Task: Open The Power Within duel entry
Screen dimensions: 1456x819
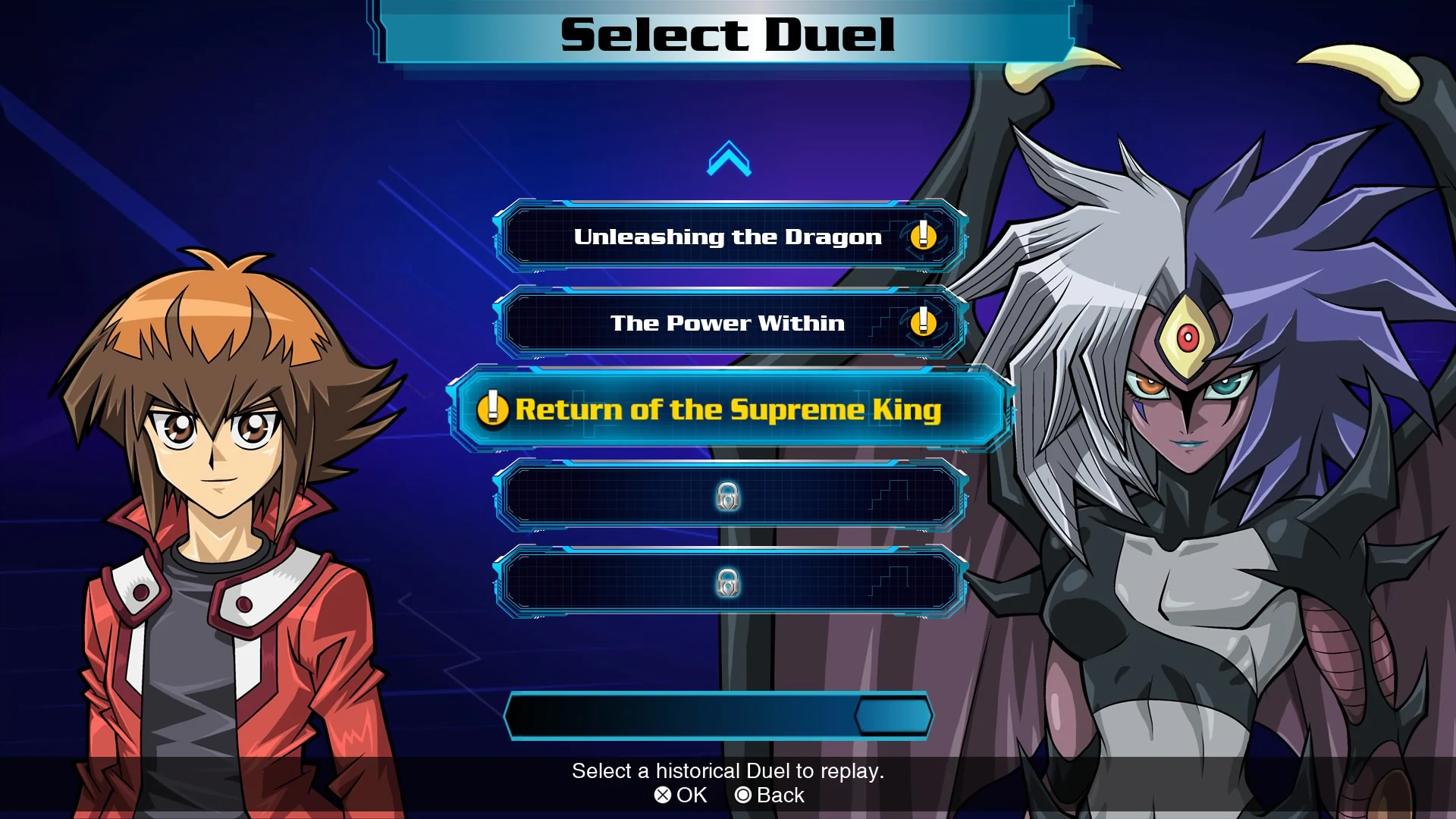Action: pyautogui.click(x=728, y=323)
